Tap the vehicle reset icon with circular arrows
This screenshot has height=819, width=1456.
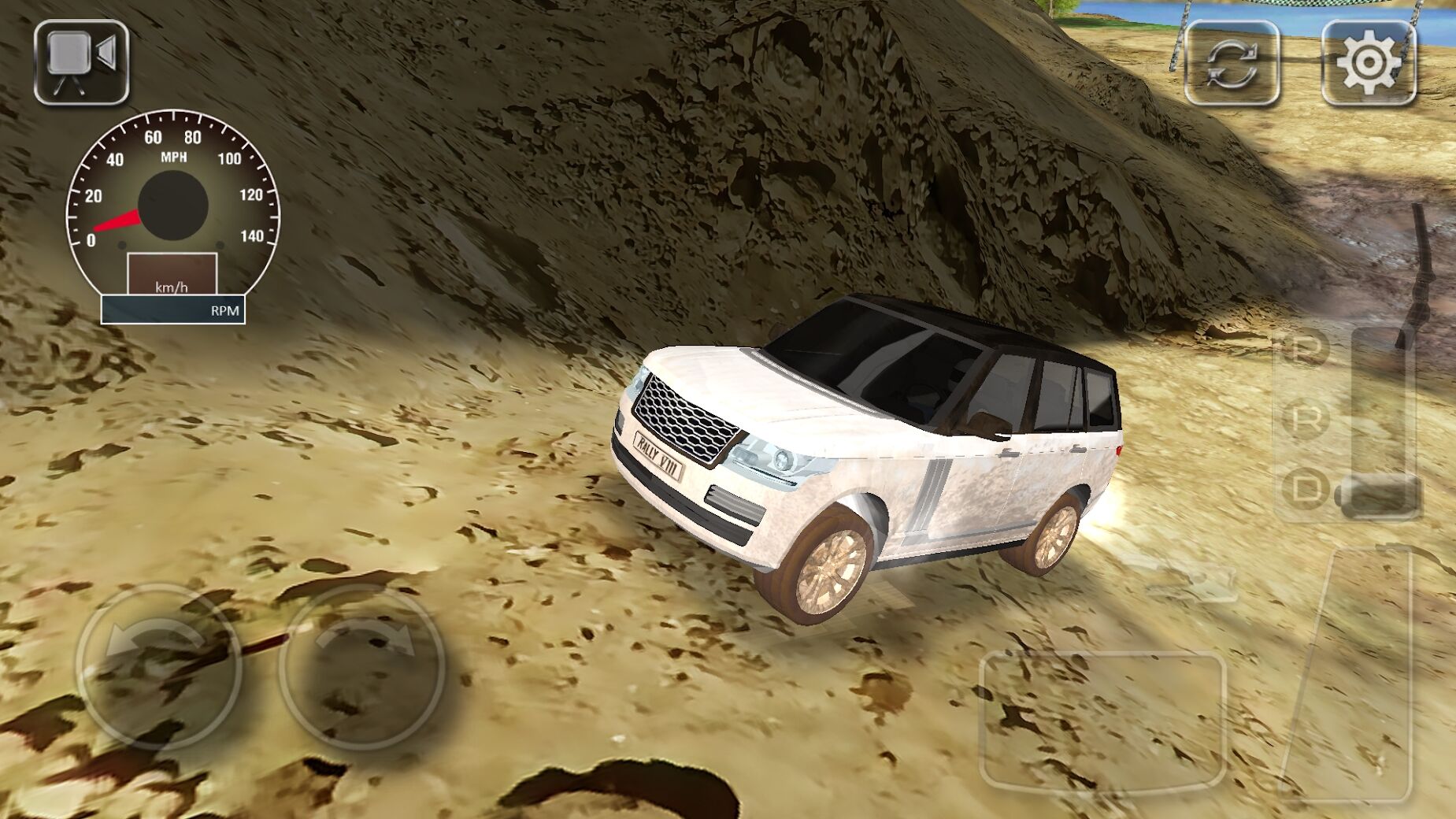click(x=1233, y=63)
